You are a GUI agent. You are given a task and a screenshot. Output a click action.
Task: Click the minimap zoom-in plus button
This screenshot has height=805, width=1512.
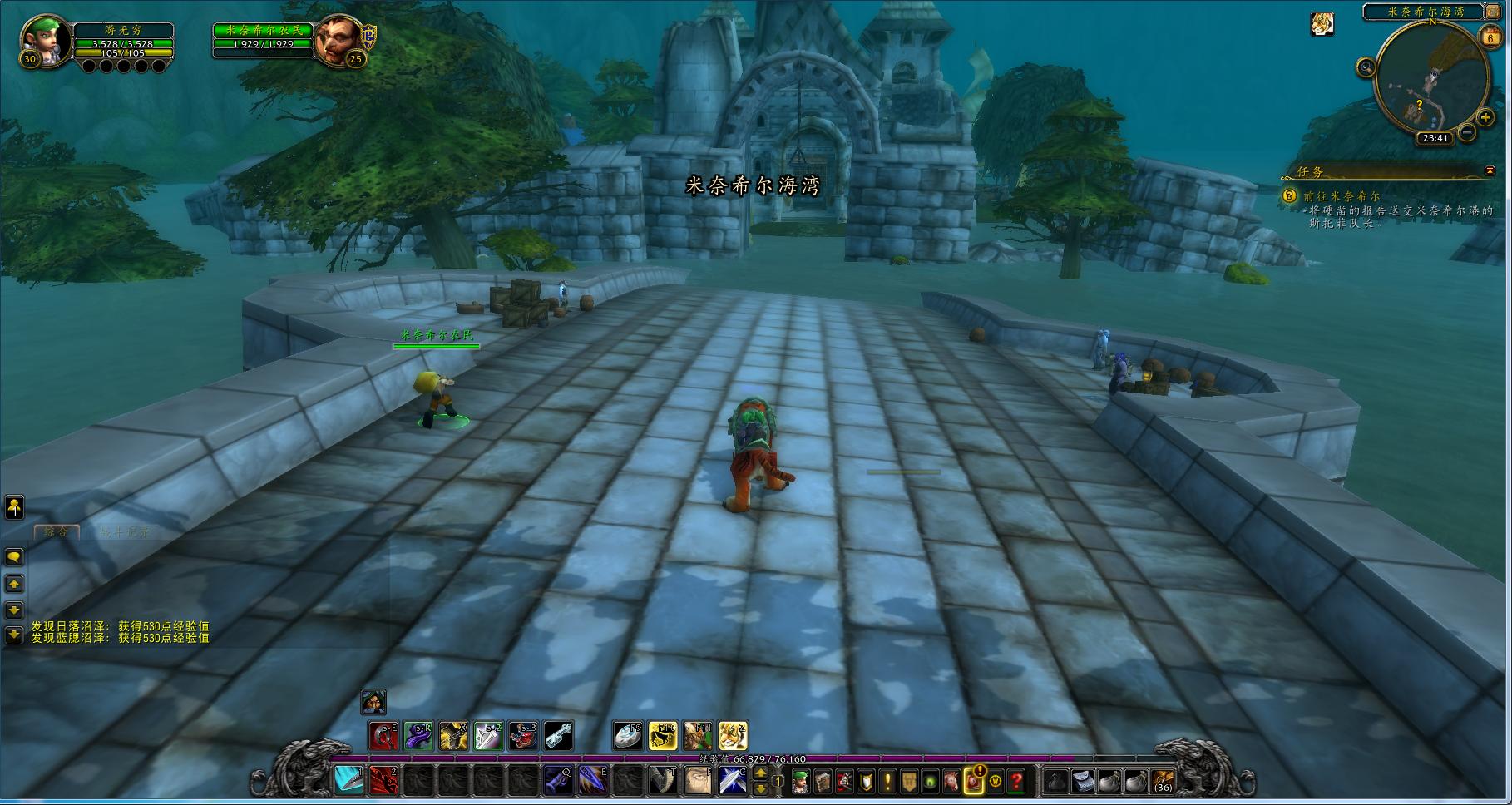click(1485, 117)
